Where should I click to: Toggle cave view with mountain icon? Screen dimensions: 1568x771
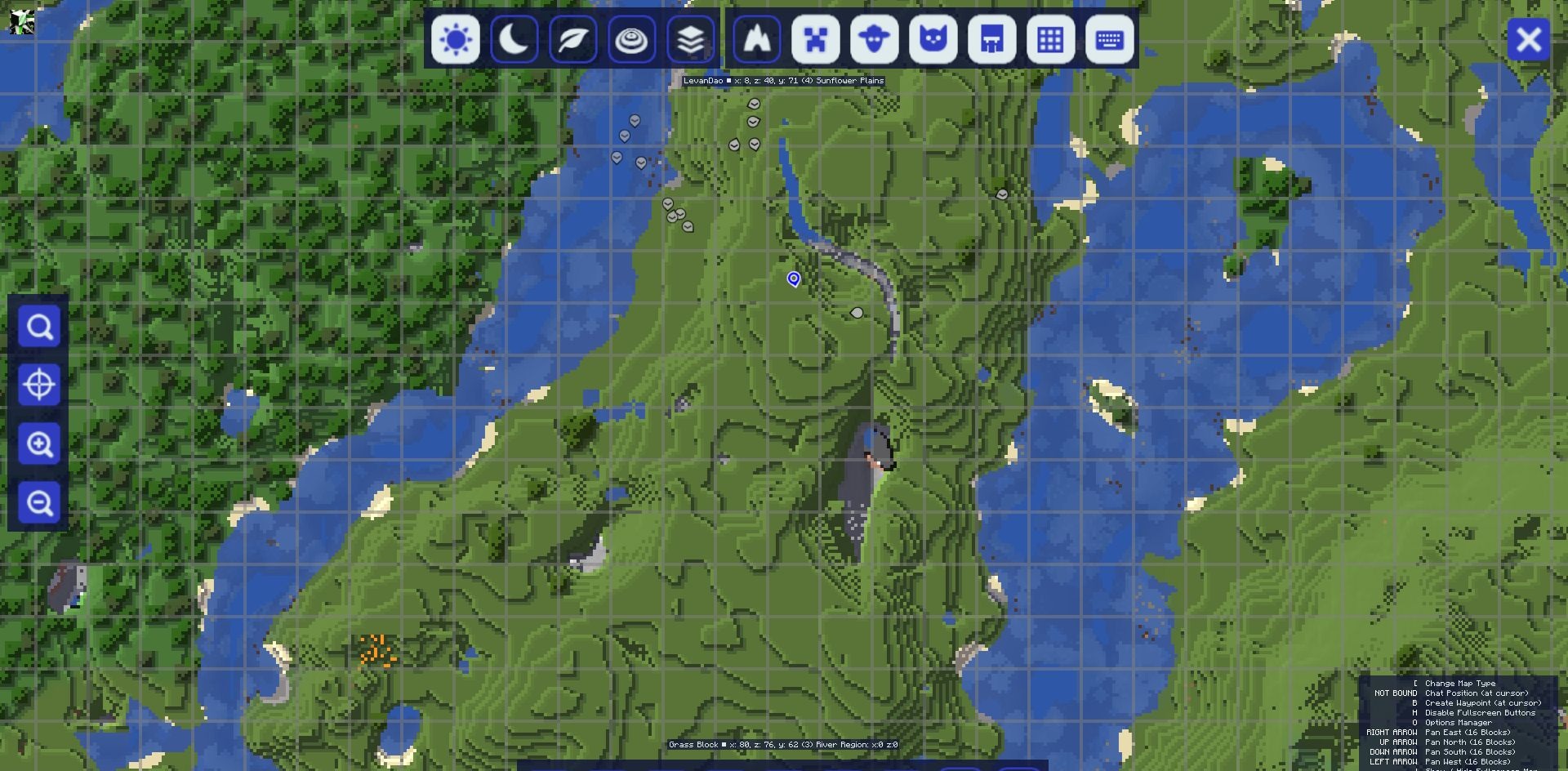coord(755,39)
